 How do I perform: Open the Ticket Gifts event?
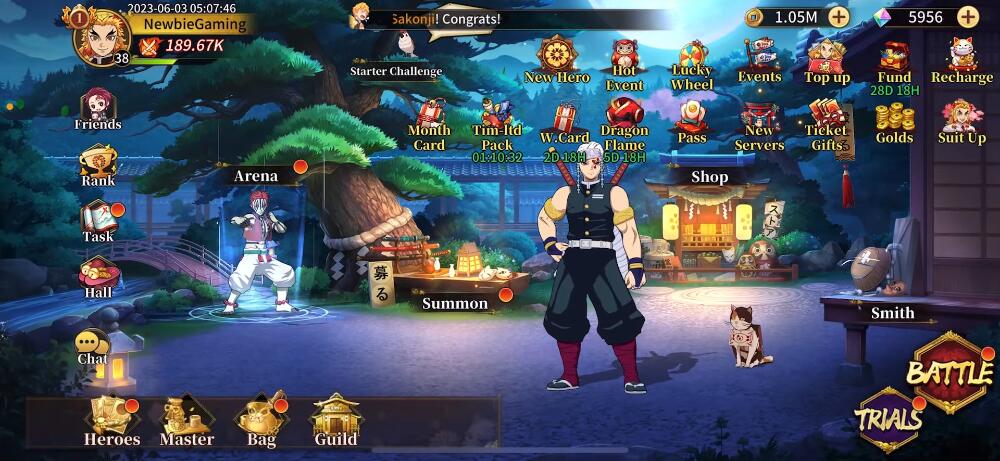827,123
